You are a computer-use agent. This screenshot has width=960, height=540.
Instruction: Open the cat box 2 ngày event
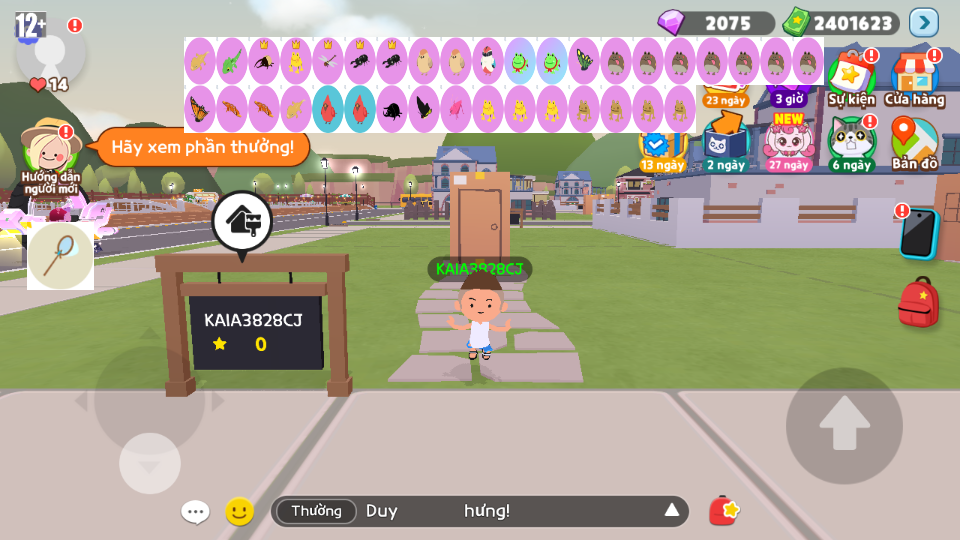tap(726, 143)
